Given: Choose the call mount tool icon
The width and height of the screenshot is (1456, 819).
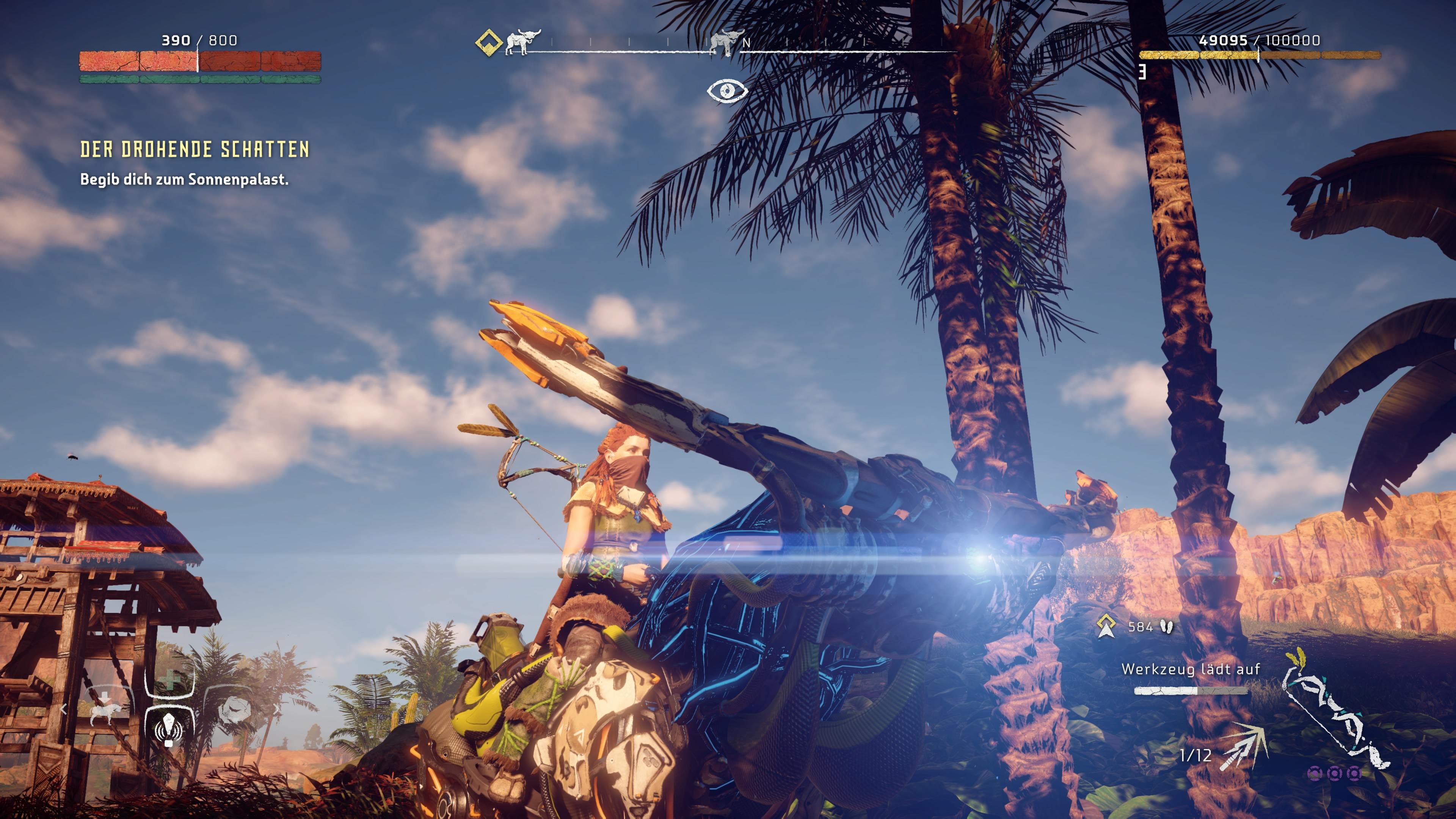Looking at the screenshot, I should click(105, 712).
